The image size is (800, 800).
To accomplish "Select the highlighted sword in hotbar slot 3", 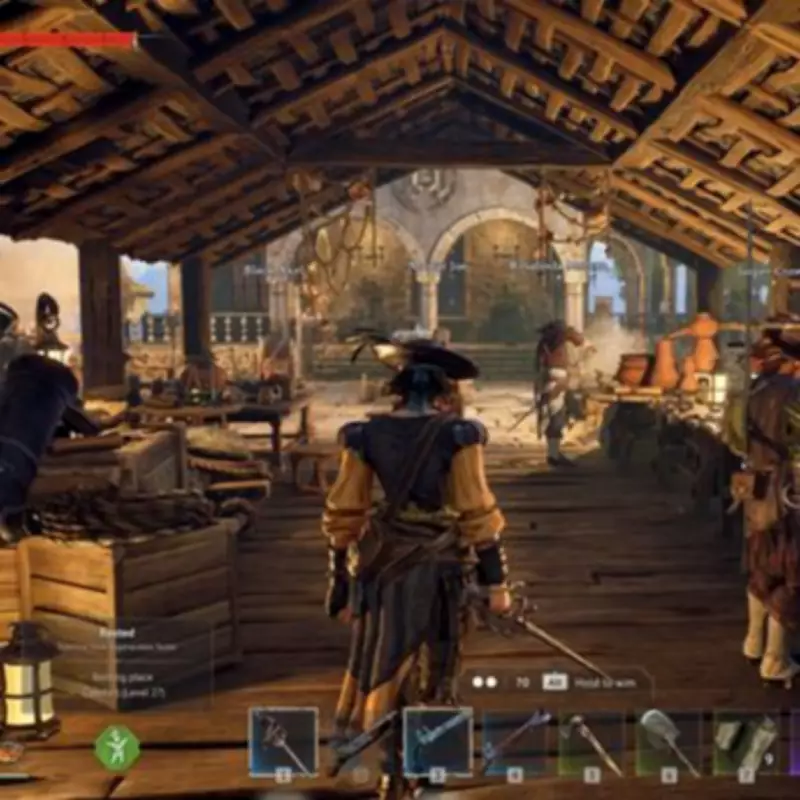I will coord(437,741).
